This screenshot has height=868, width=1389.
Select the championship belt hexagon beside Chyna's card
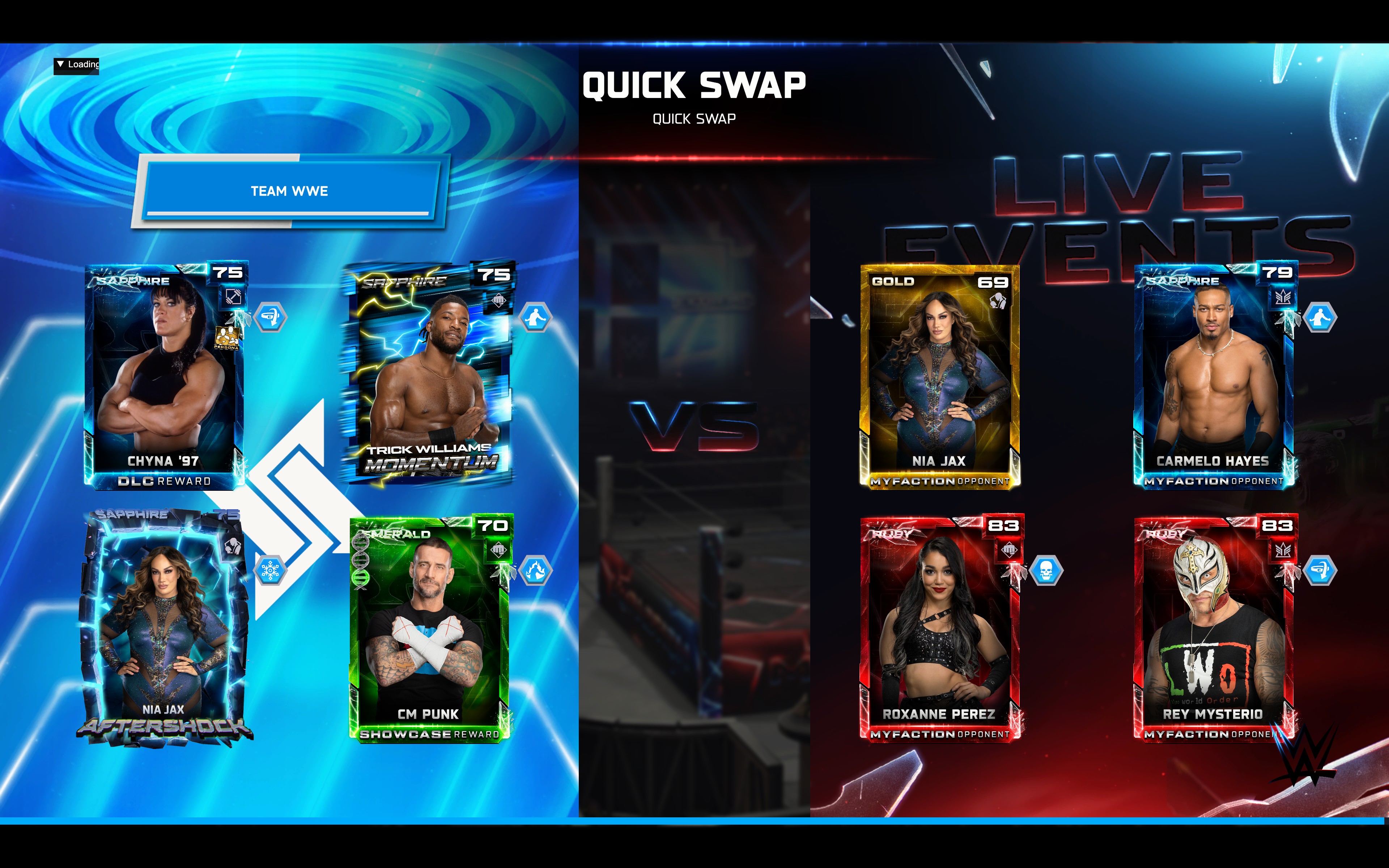pos(270,317)
